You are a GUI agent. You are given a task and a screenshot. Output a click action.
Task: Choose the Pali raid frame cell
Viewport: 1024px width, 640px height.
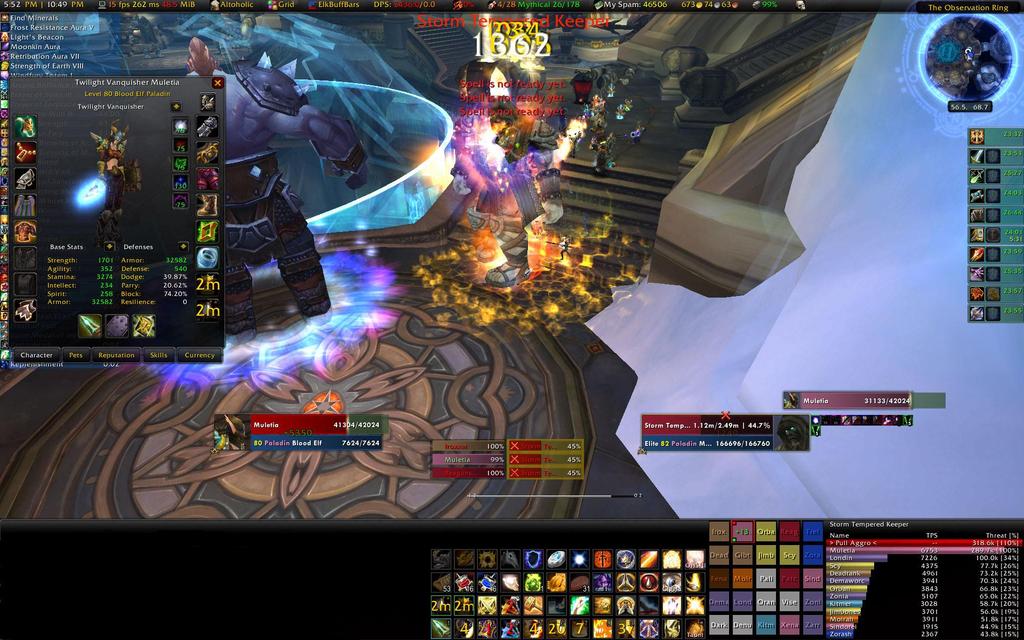pyautogui.click(x=765, y=579)
